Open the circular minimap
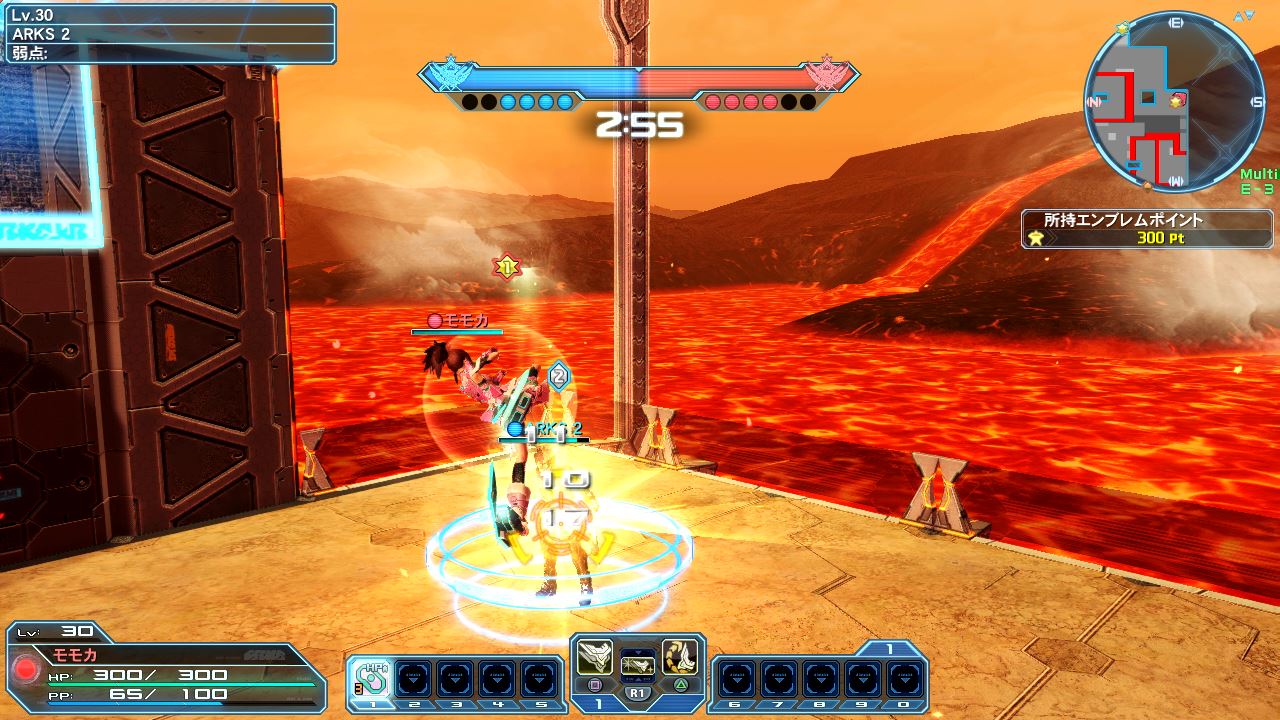The width and height of the screenshot is (1280, 720). (x=1174, y=102)
